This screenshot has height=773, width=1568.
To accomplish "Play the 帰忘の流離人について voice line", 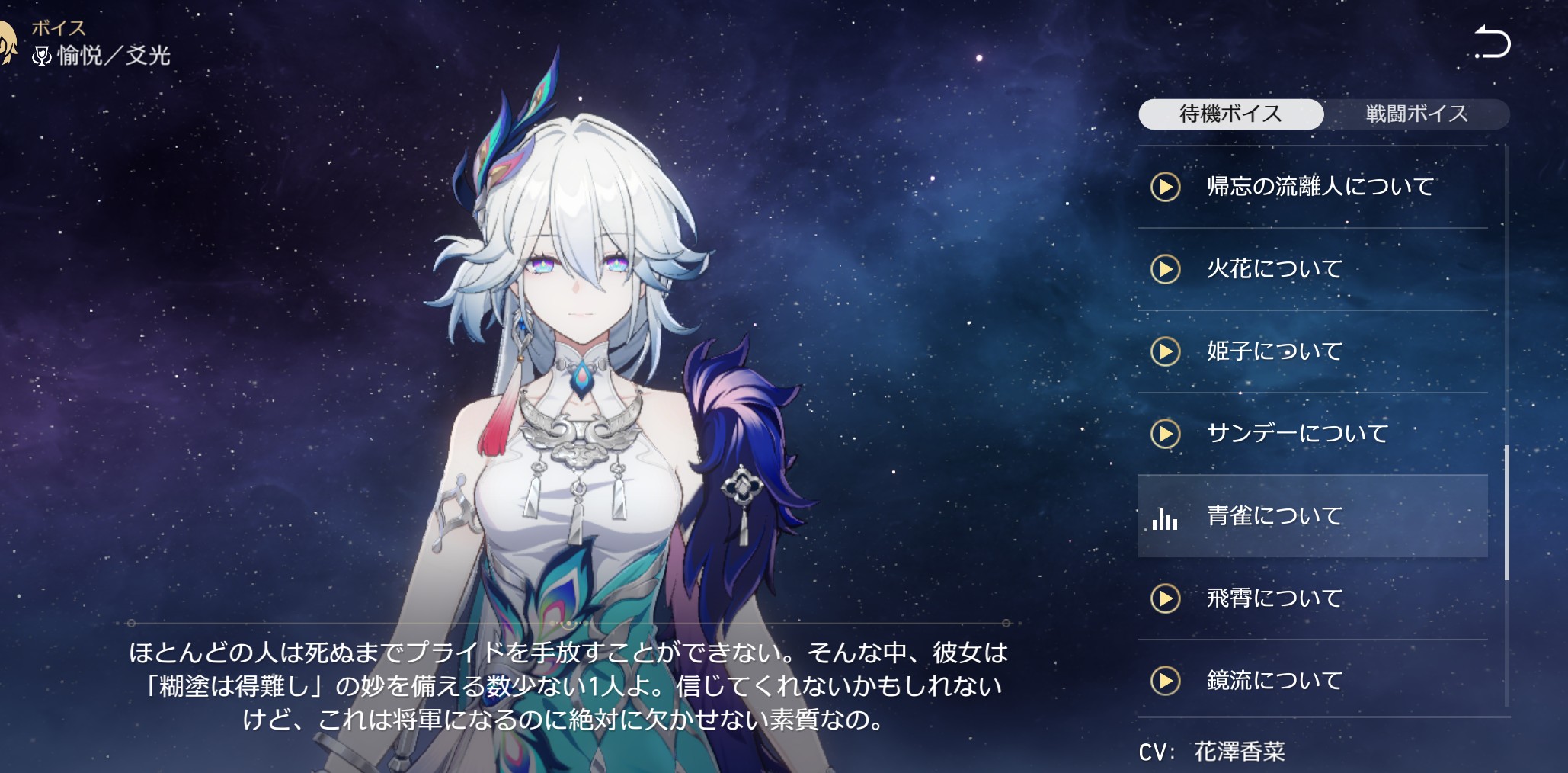I will pyautogui.click(x=1166, y=187).
